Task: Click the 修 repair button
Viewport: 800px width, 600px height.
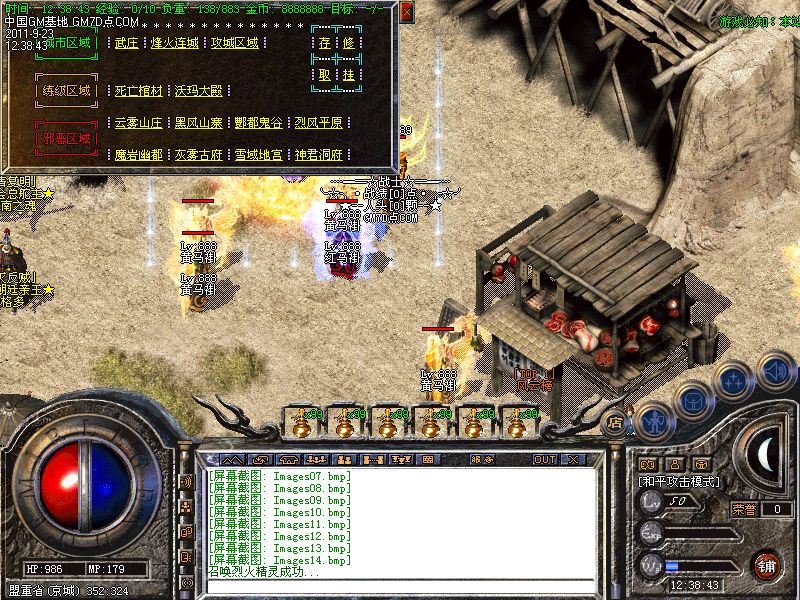Action: coord(348,43)
